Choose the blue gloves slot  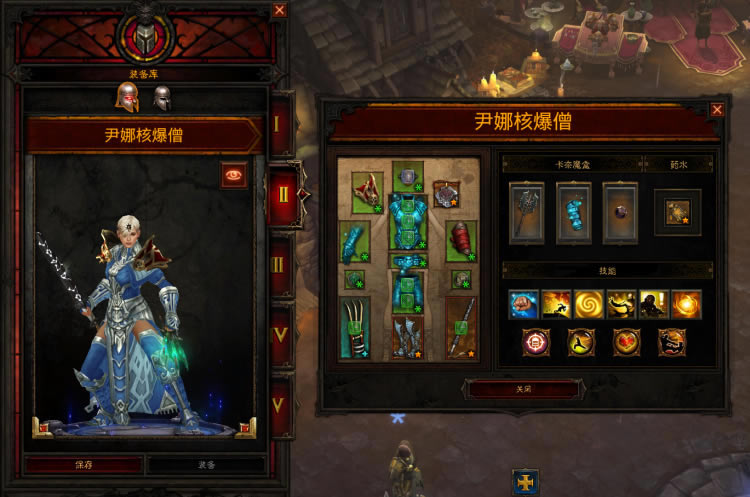[x=354, y=241]
